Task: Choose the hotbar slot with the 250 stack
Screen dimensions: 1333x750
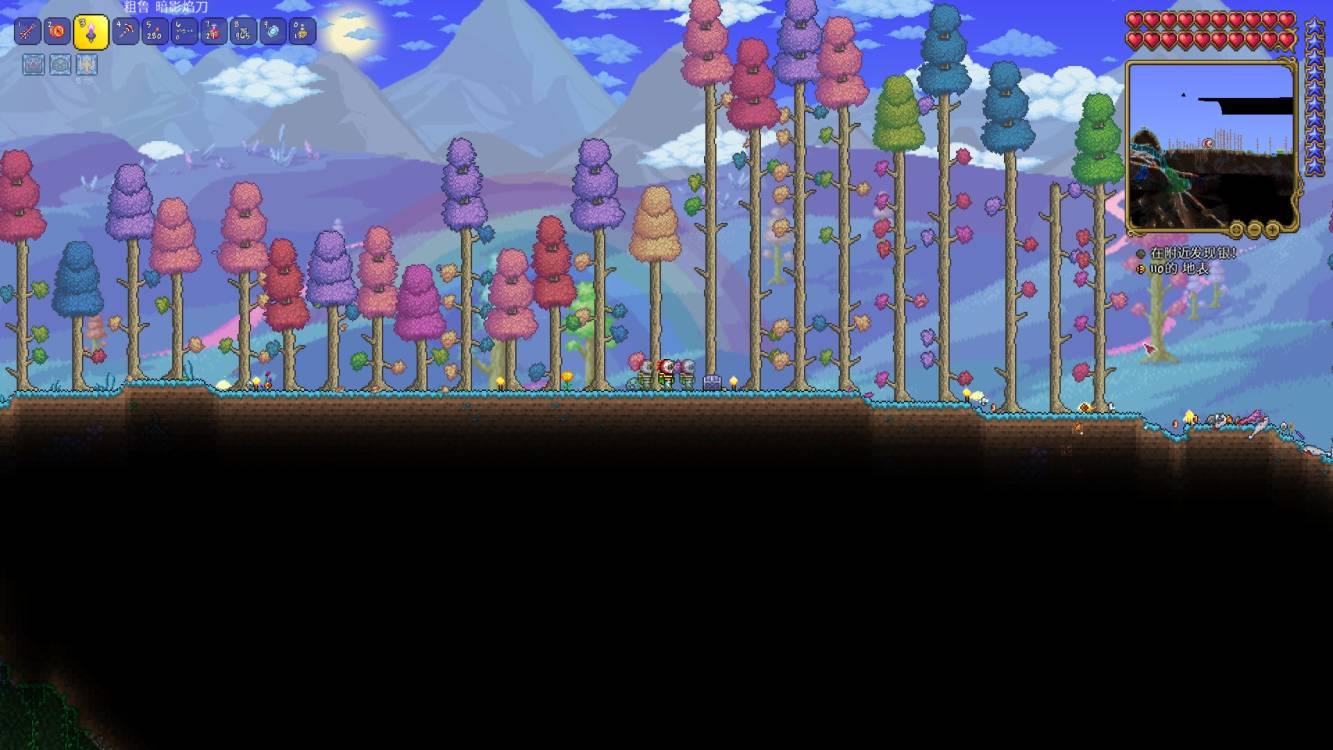Action: [155, 32]
